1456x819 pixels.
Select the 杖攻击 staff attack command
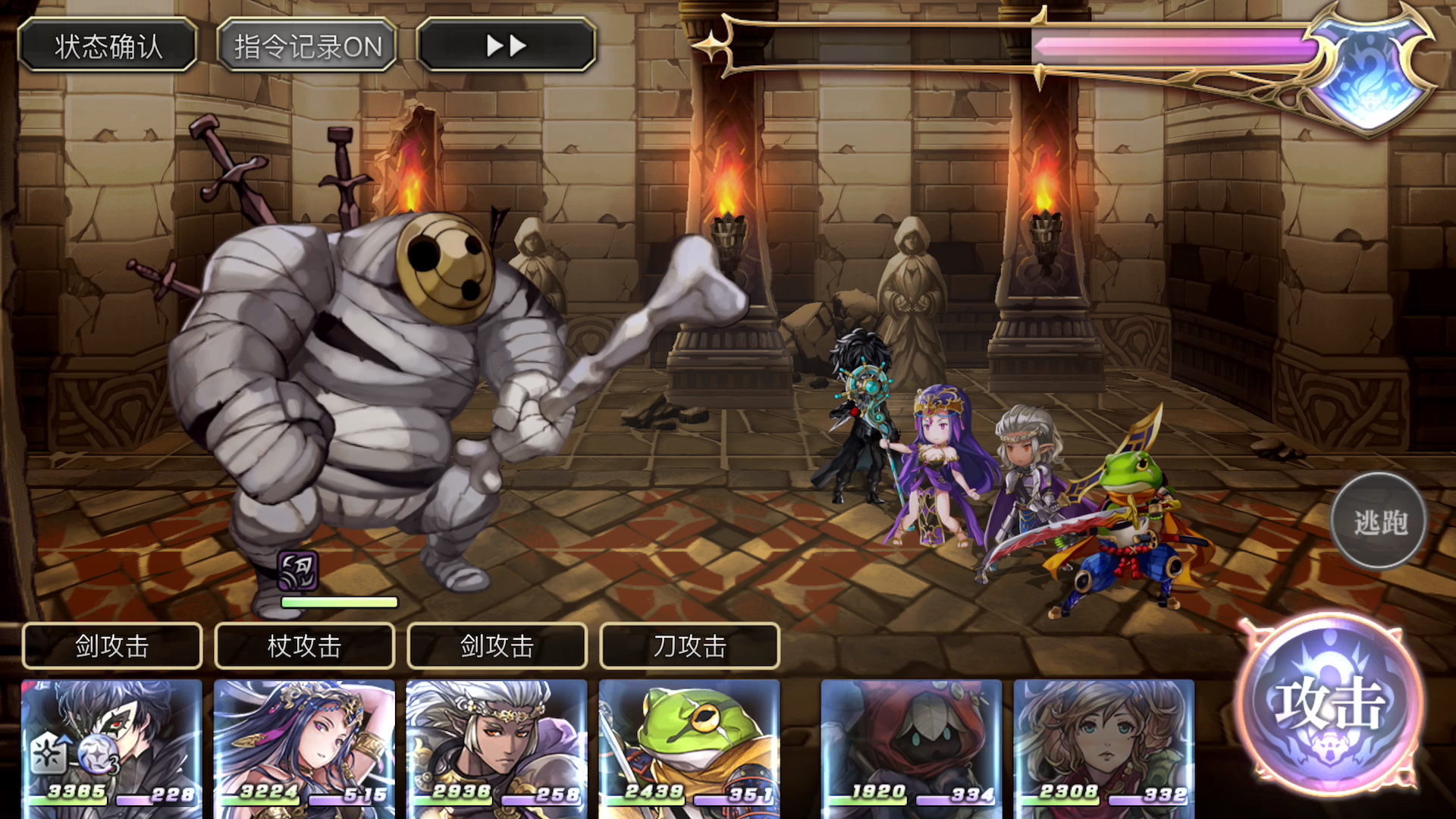click(x=304, y=646)
